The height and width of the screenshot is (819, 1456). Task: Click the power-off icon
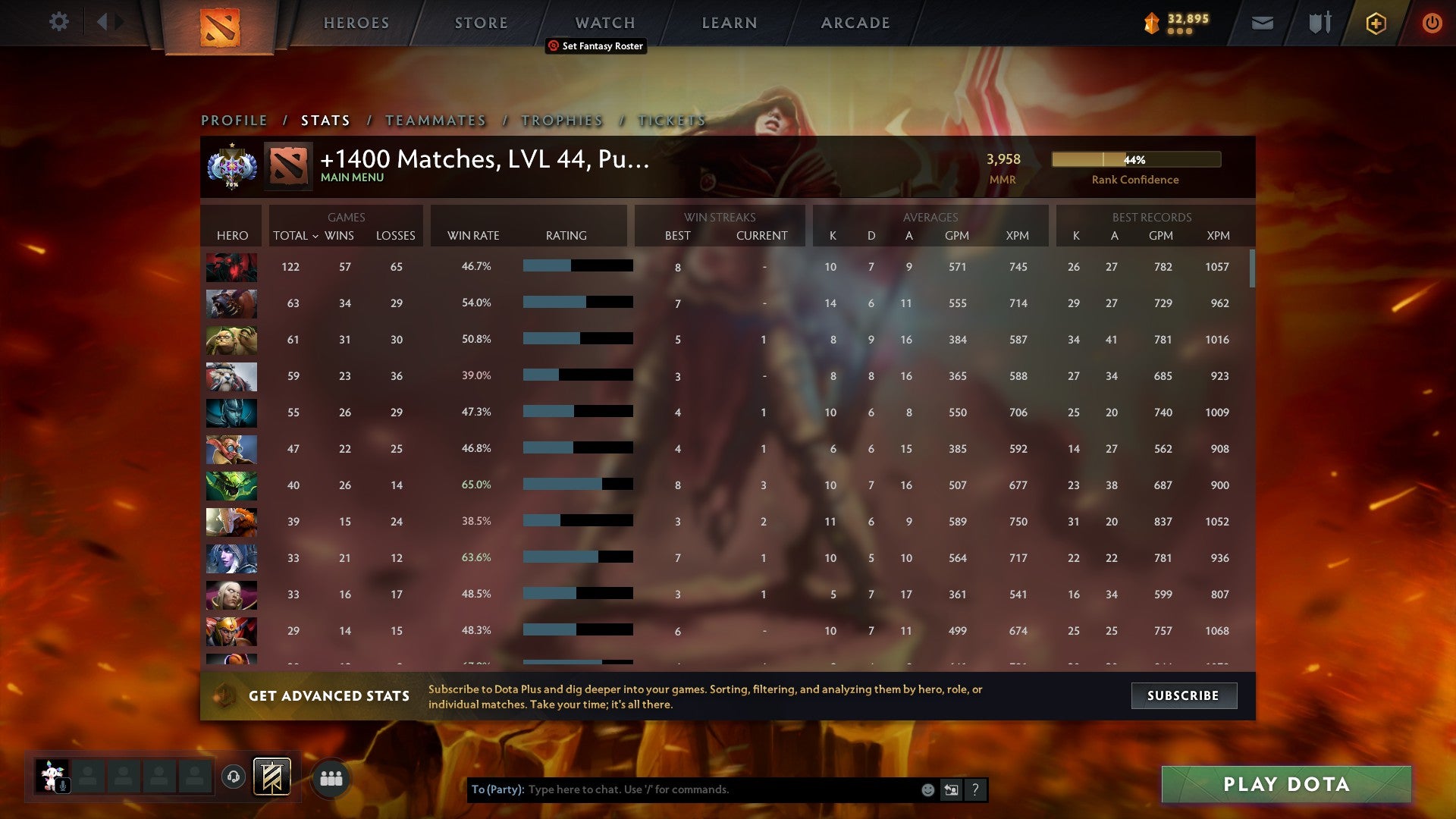1432,23
